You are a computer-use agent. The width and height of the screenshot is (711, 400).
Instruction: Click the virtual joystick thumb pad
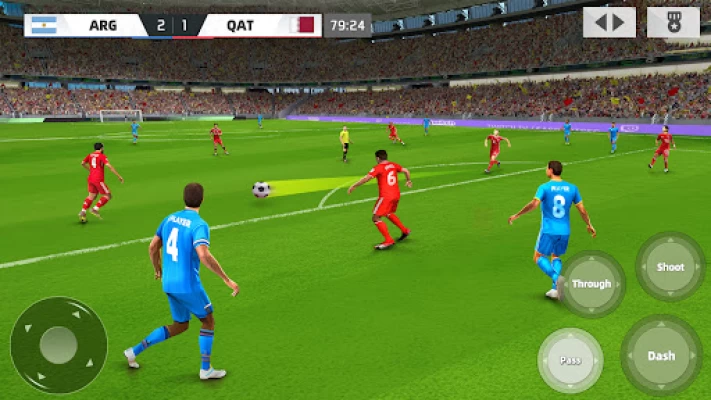coord(59,345)
